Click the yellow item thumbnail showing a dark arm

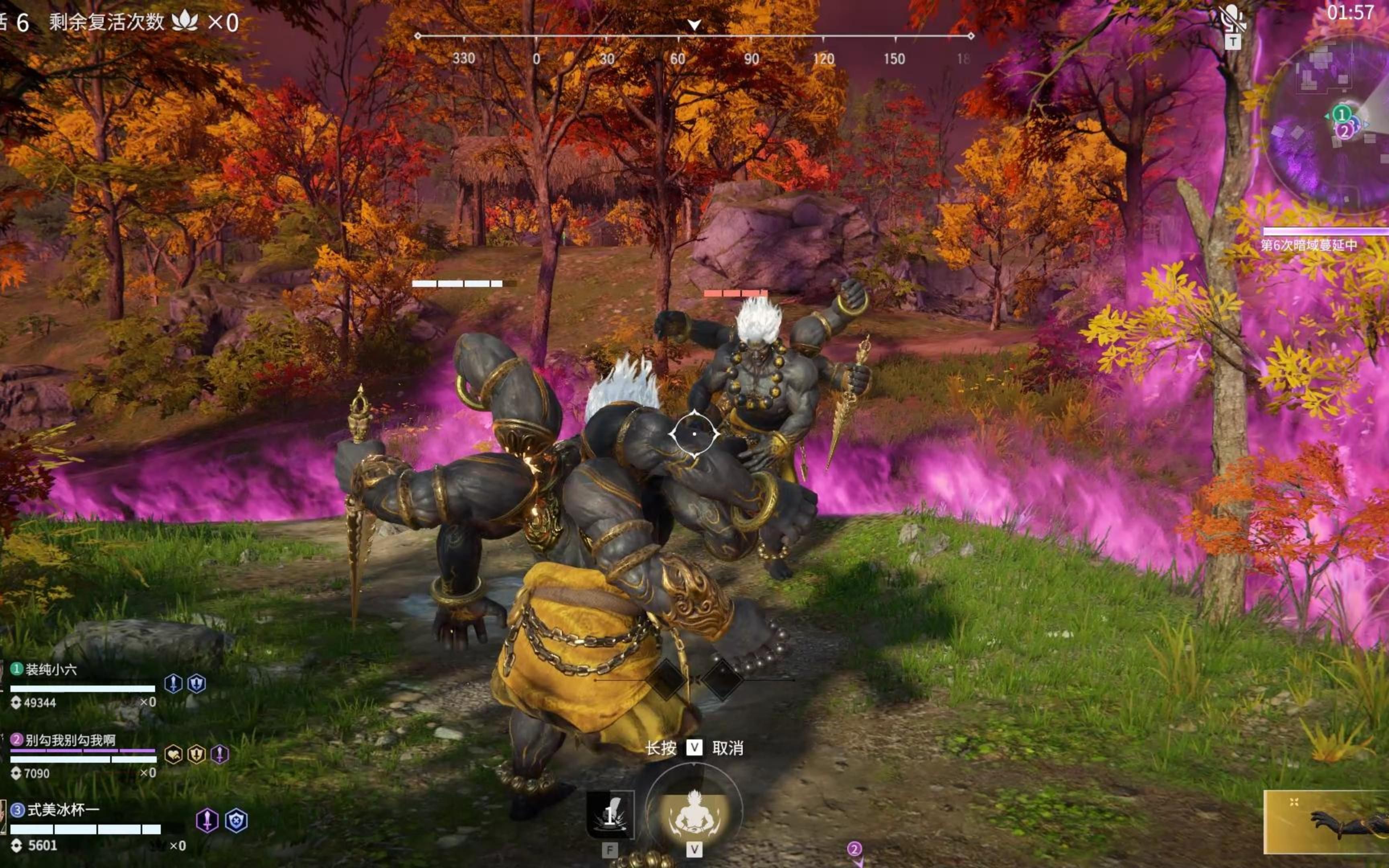[1326, 822]
